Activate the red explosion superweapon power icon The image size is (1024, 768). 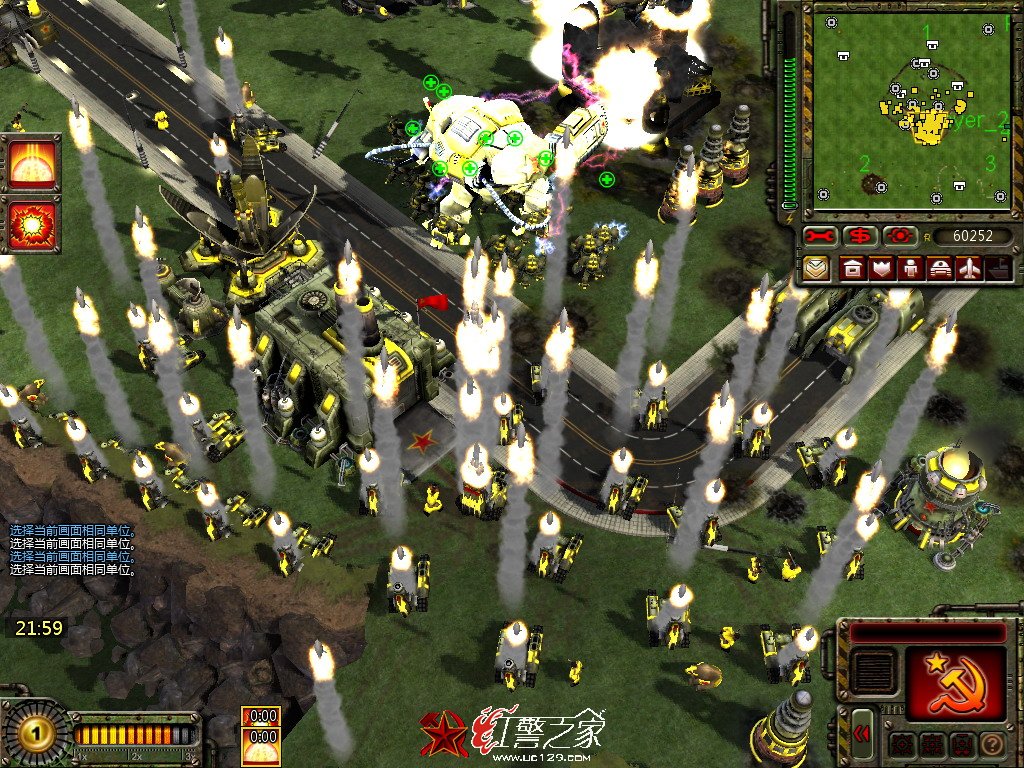pyautogui.click(x=34, y=225)
